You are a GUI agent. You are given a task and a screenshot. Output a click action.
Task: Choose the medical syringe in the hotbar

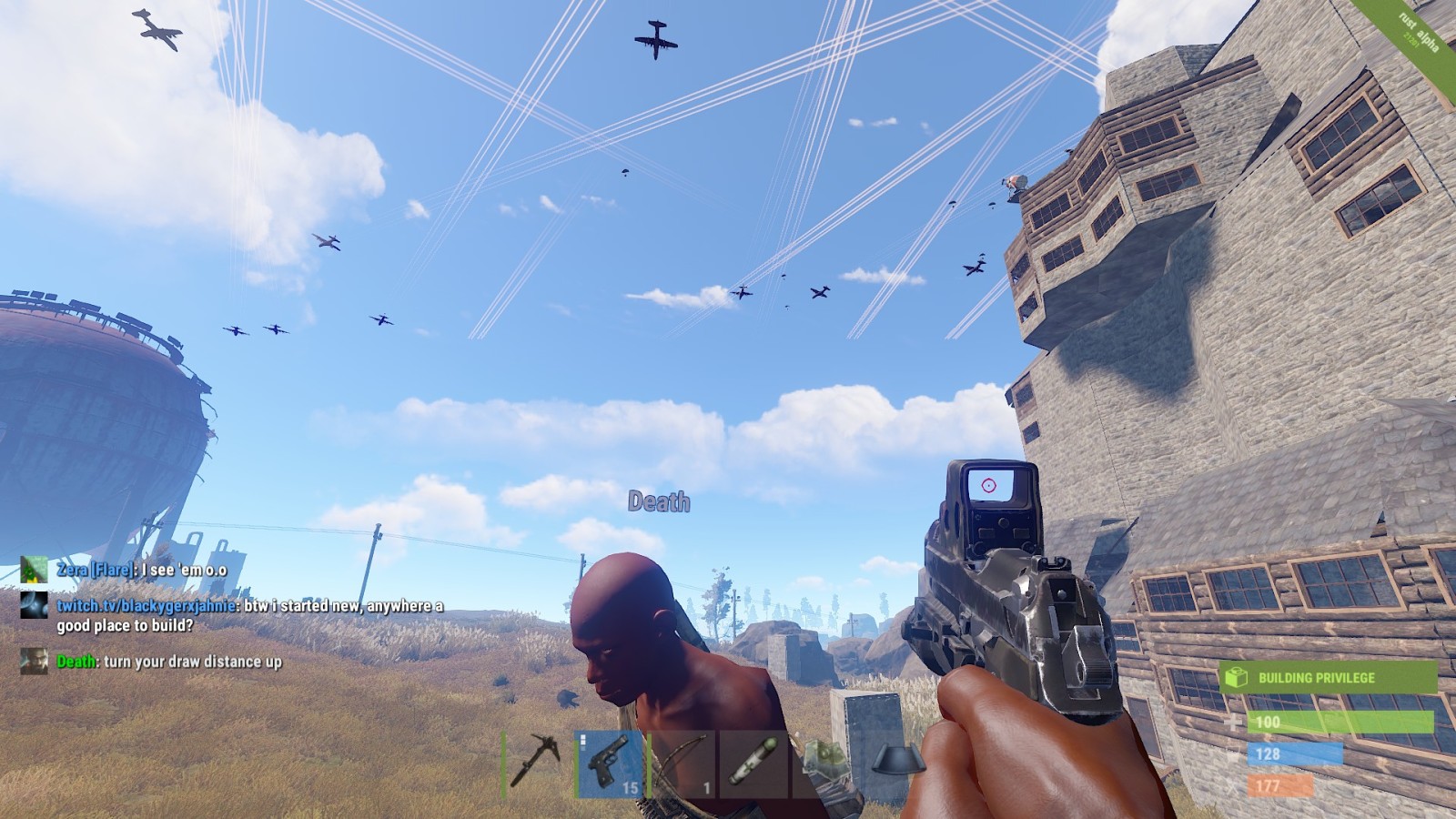click(753, 763)
